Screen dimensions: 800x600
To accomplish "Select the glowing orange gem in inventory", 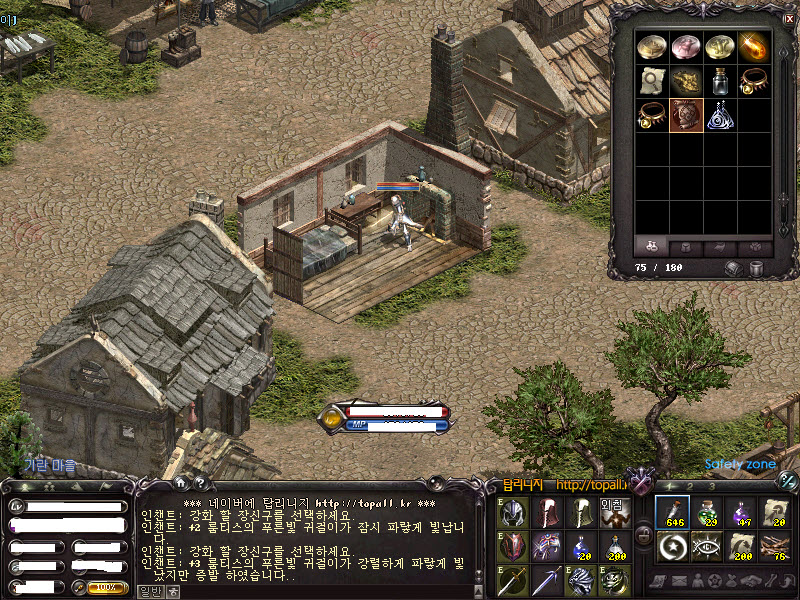I will [x=753, y=47].
